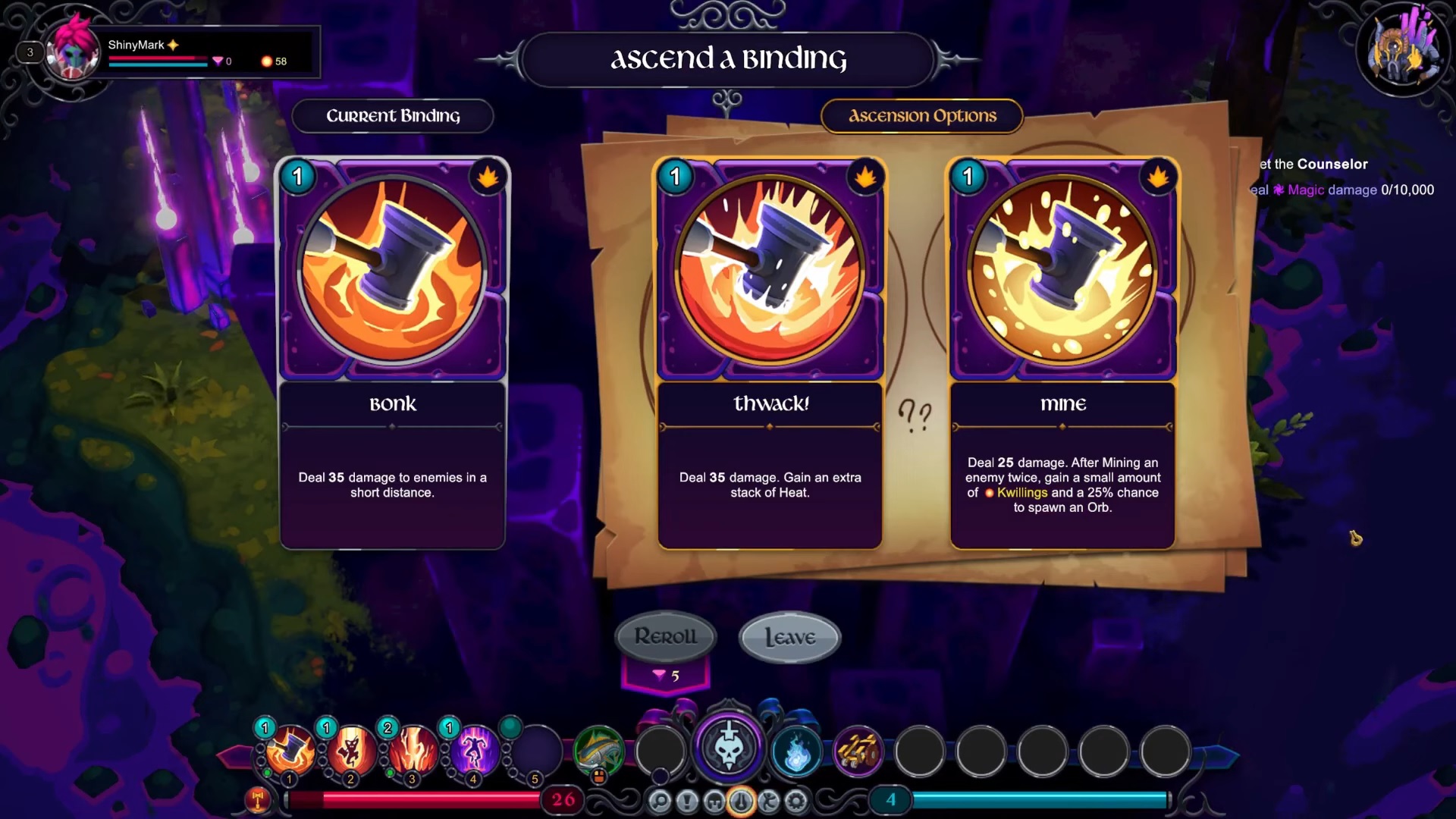Screen dimensions: 1456x819
Task: Click the golden cannon relic icon
Action: (x=858, y=751)
